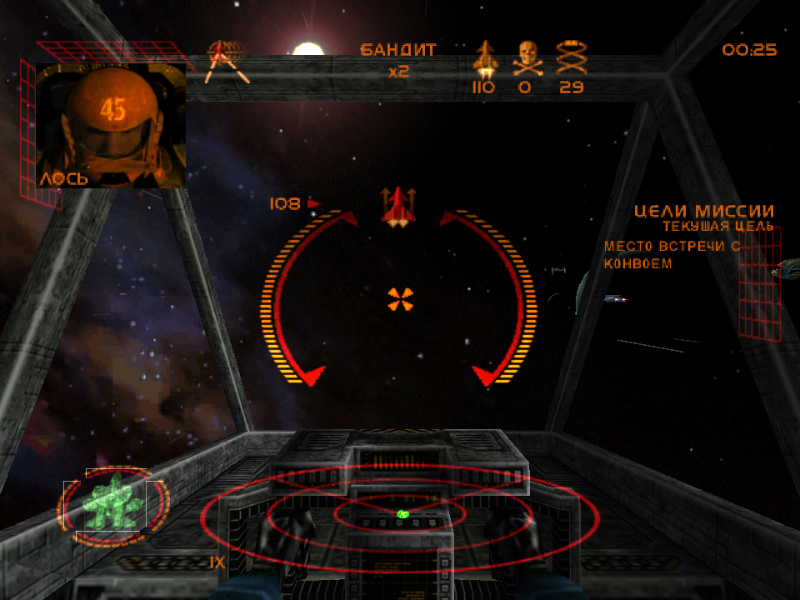Select the red circular radar display
Viewport: 800px width, 600px height.
pyautogui.click(x=400, y=515)
